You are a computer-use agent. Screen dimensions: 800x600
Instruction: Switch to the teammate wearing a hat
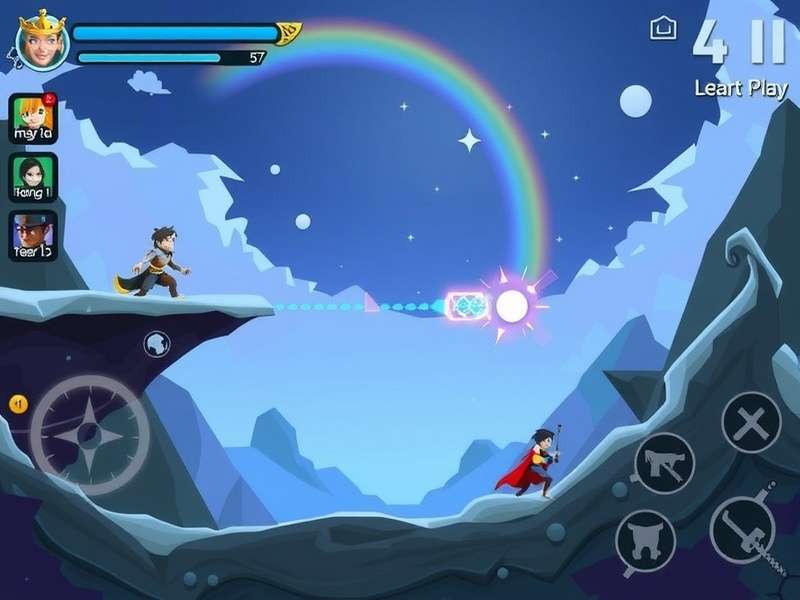coord(33,236)
